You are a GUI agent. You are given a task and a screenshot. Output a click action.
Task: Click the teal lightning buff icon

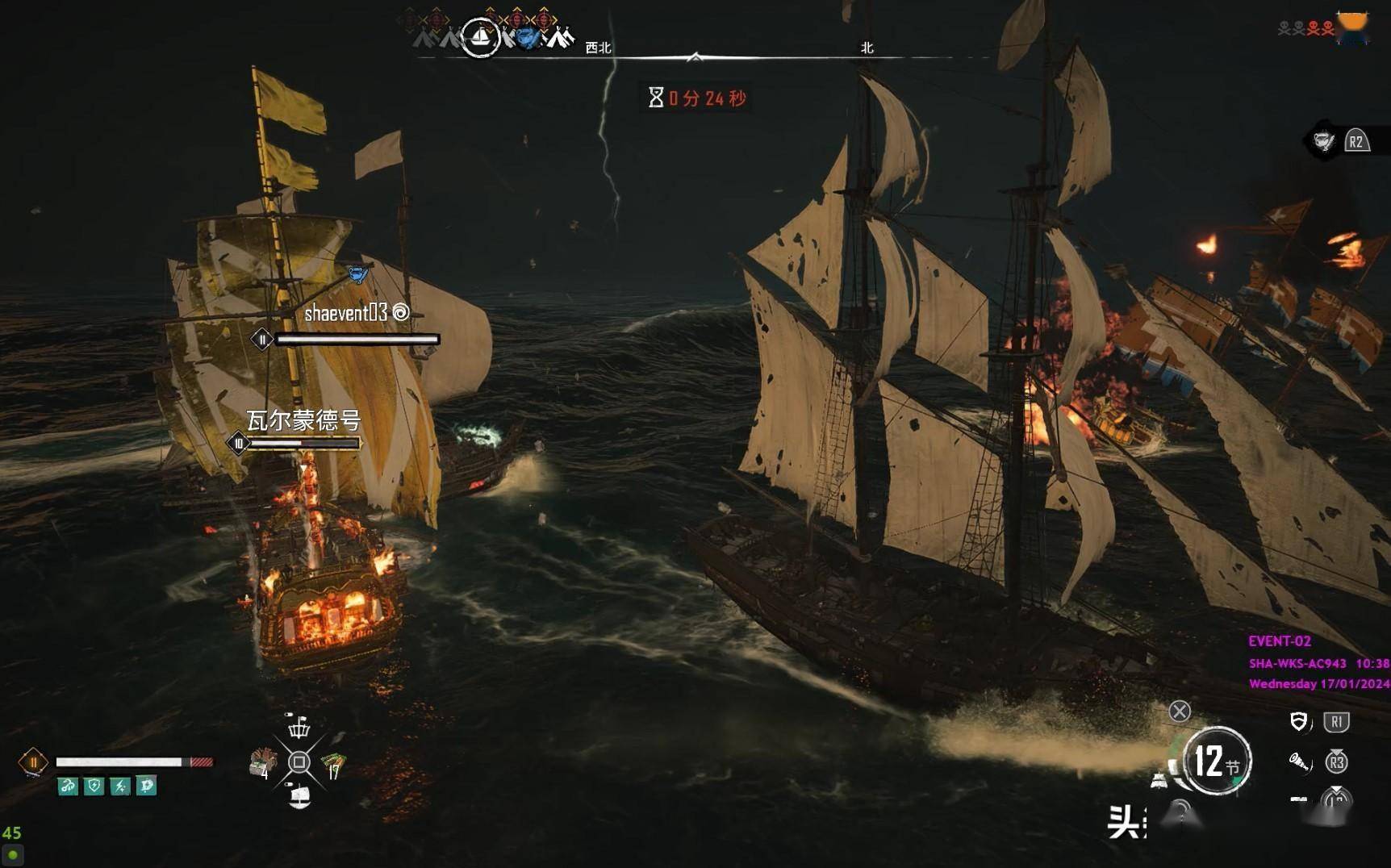coord(120,786)
